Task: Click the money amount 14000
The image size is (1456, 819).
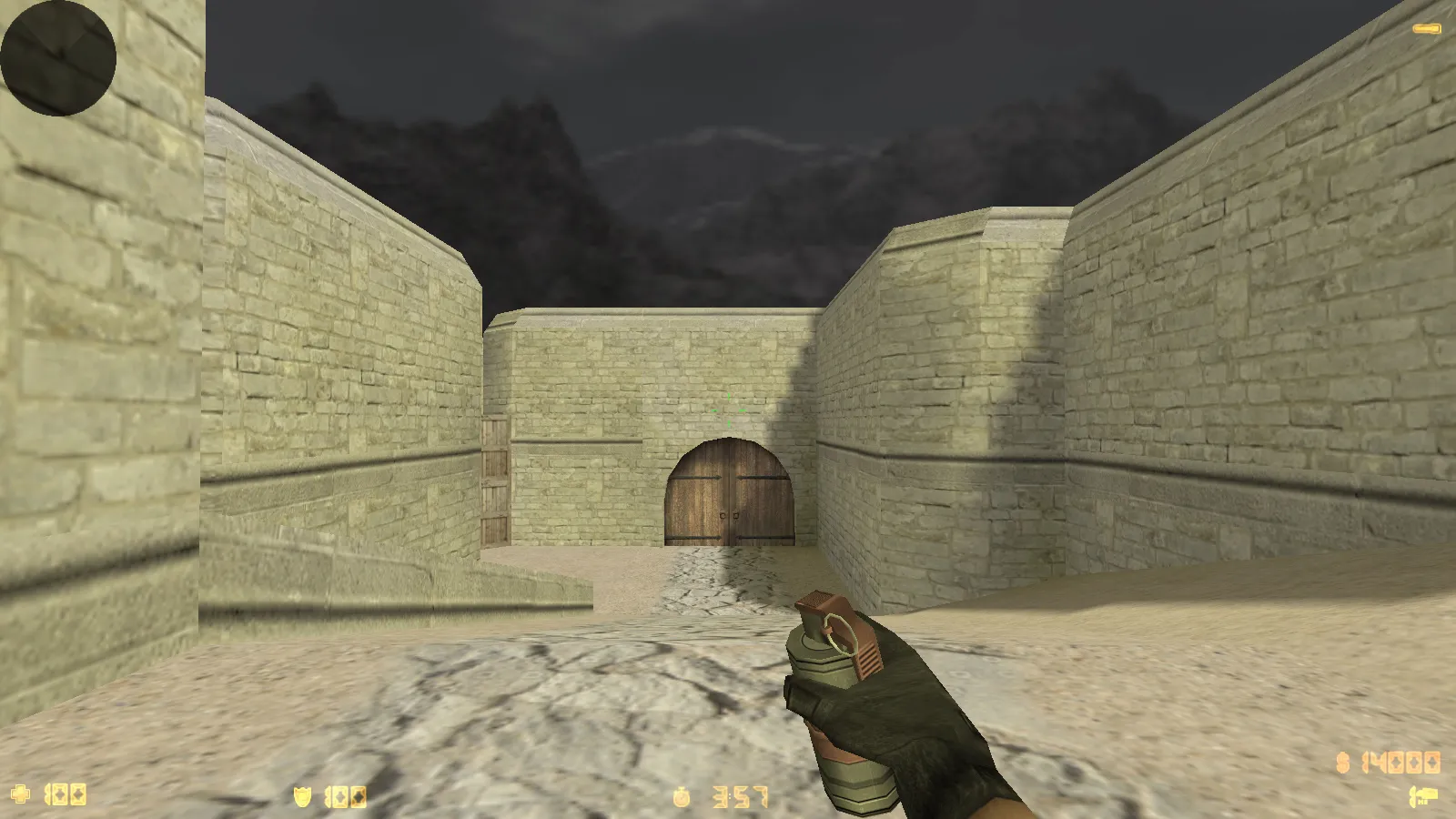Action: tap(1401, 762)
